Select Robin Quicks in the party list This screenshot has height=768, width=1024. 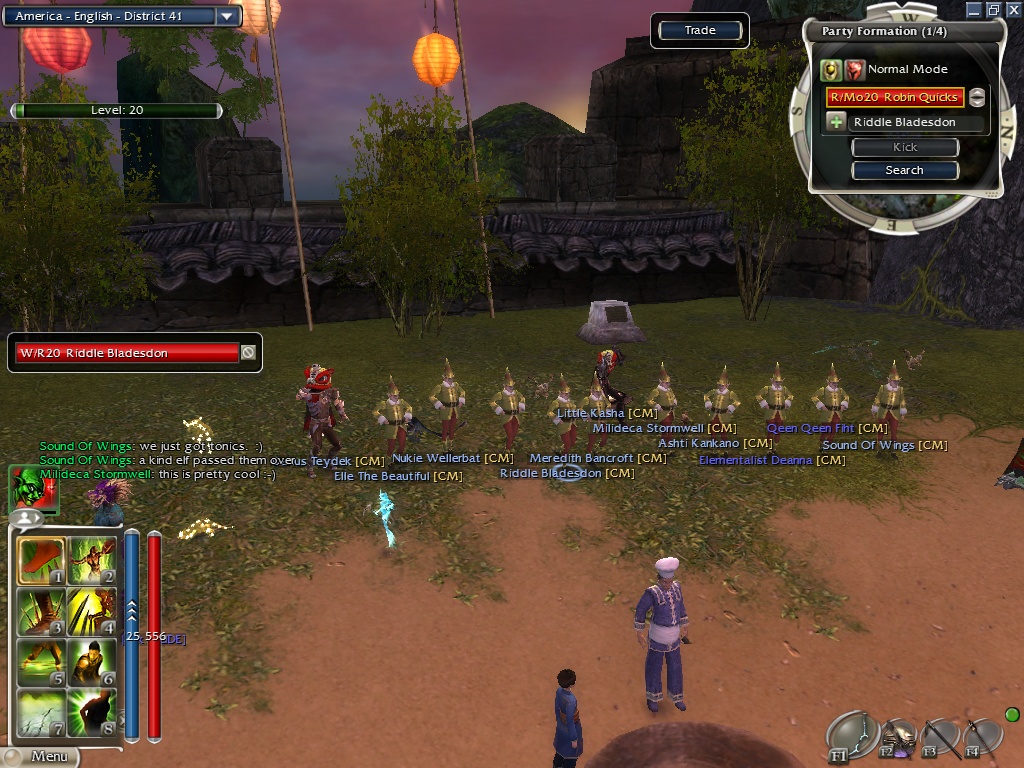894,97
